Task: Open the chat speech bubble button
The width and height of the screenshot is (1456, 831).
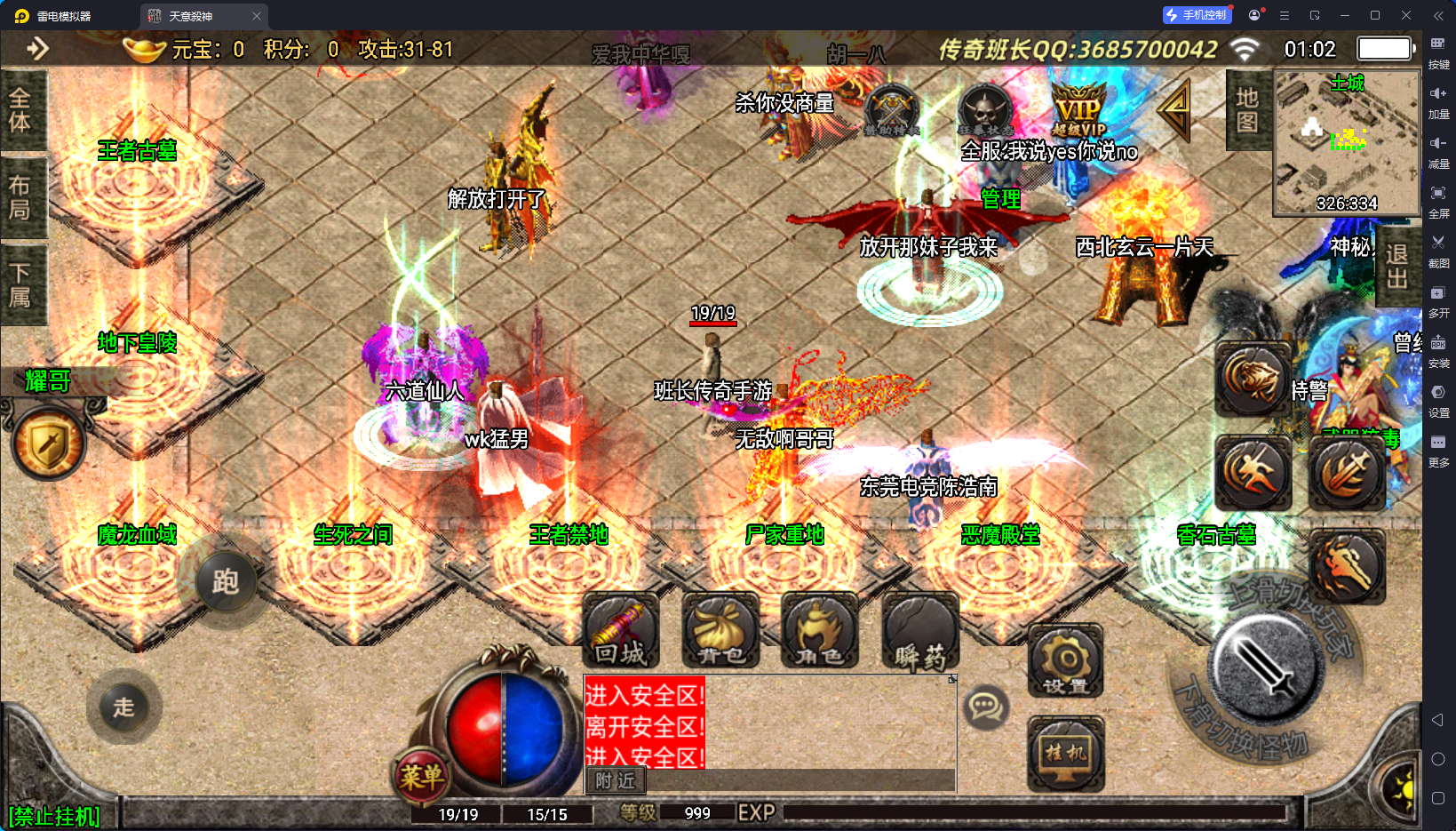Action: (985, 707)
